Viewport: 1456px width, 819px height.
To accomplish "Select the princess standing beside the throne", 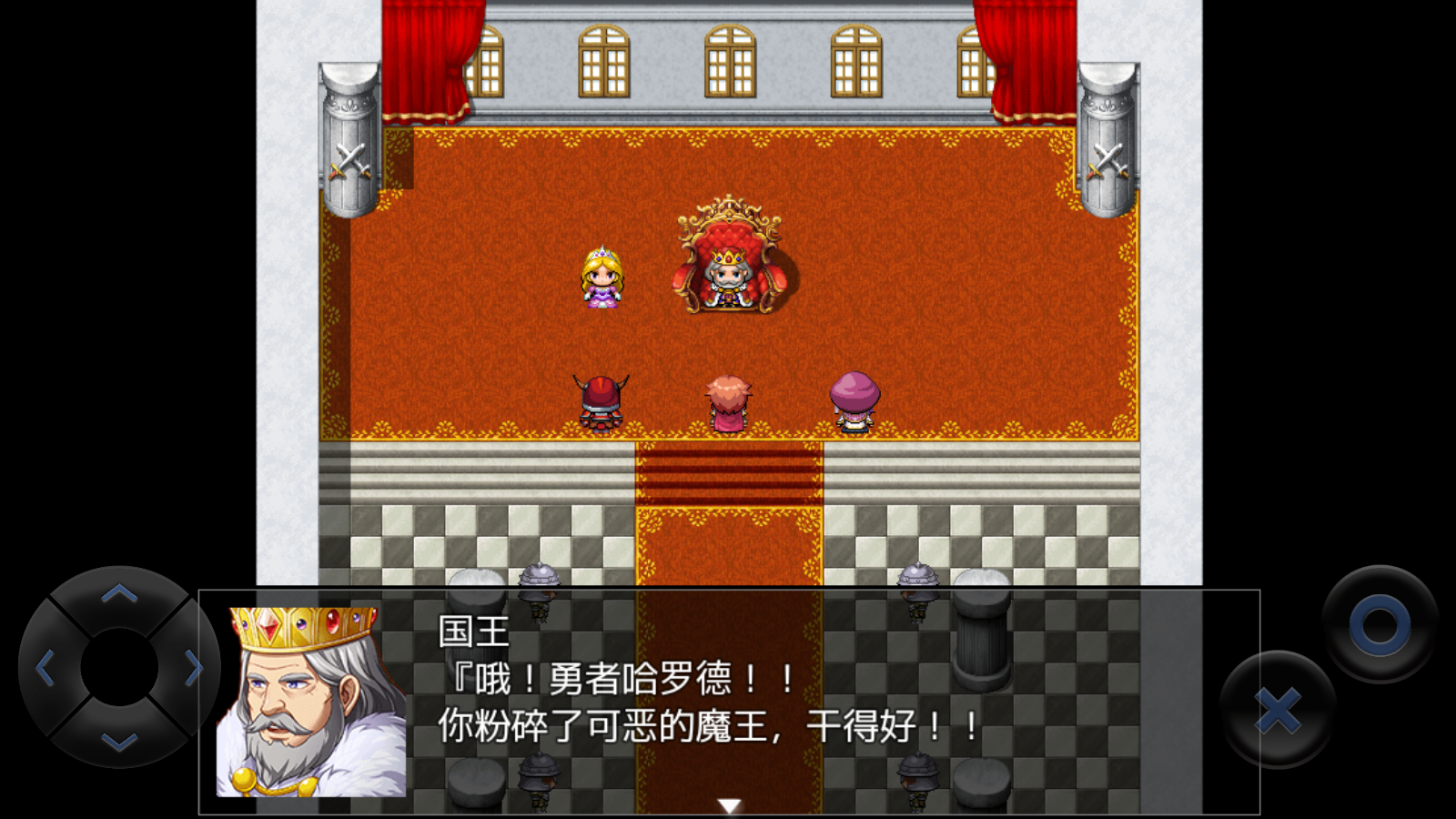I will click(x=602, y=278).
